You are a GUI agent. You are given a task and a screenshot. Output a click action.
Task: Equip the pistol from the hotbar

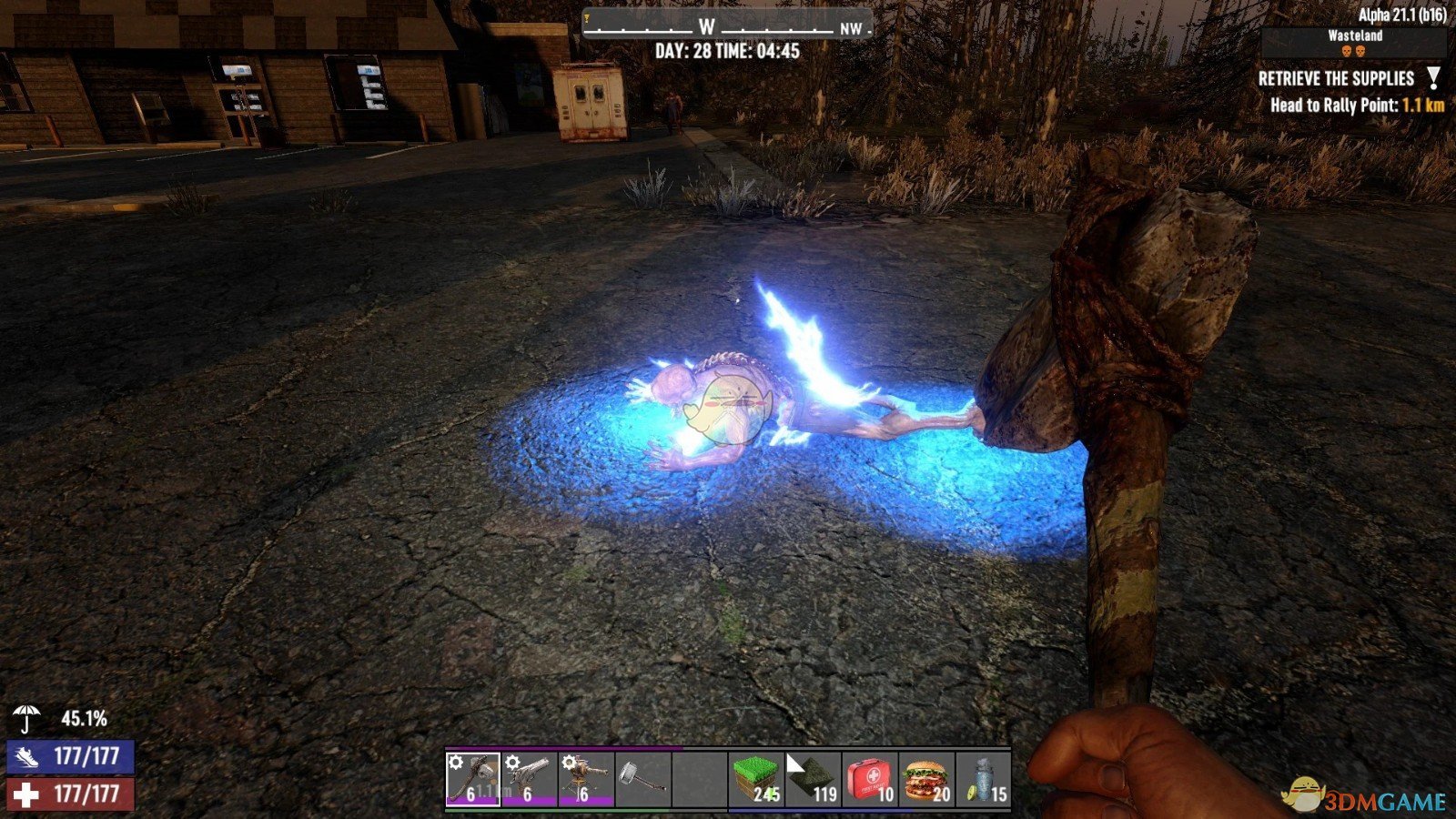[x=530, y=779]
